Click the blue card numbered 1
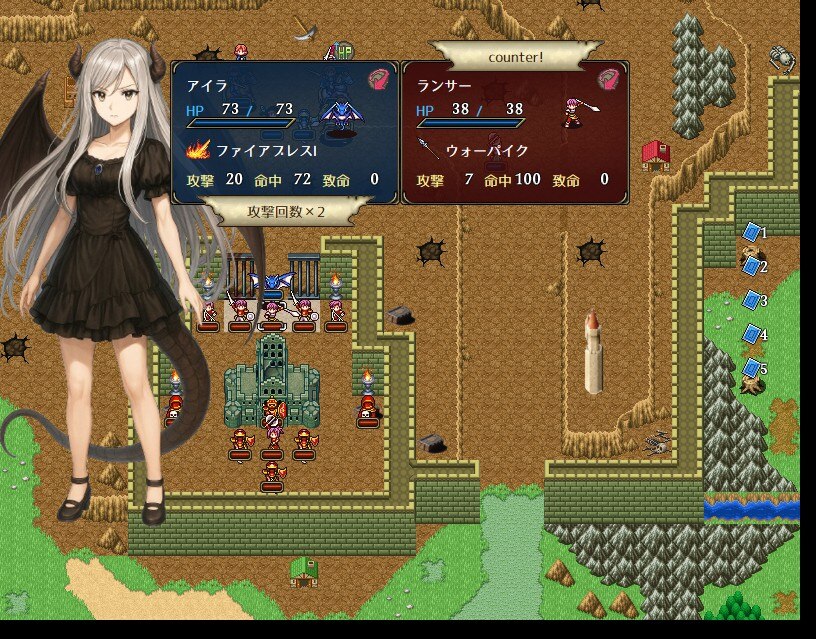The width and height of the screenshot is (816, 639). click(x=753, y=232)
